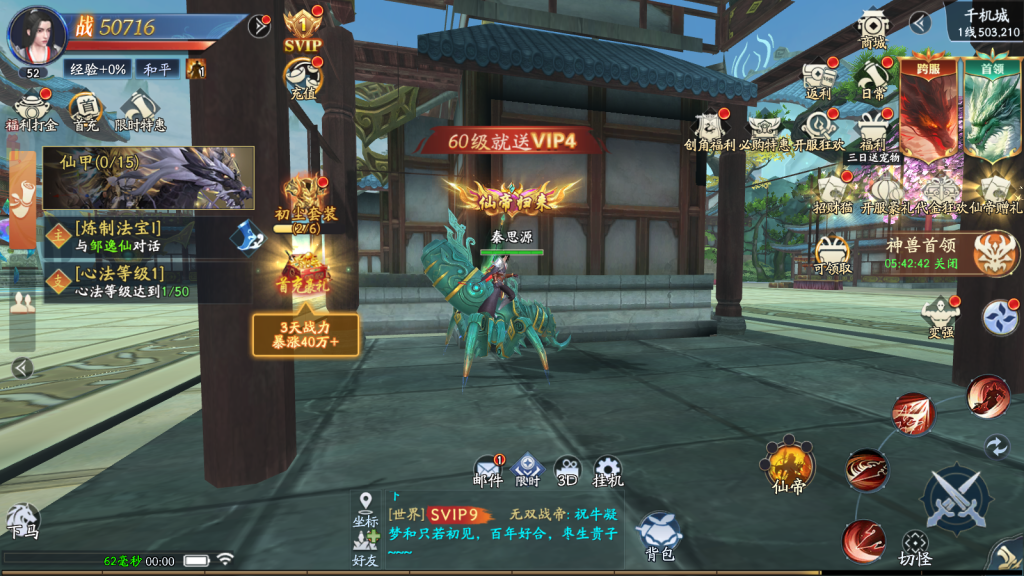The image size is (1024, 576).
Task: Open the 充值 recharge icon
Action: [302, 76]
